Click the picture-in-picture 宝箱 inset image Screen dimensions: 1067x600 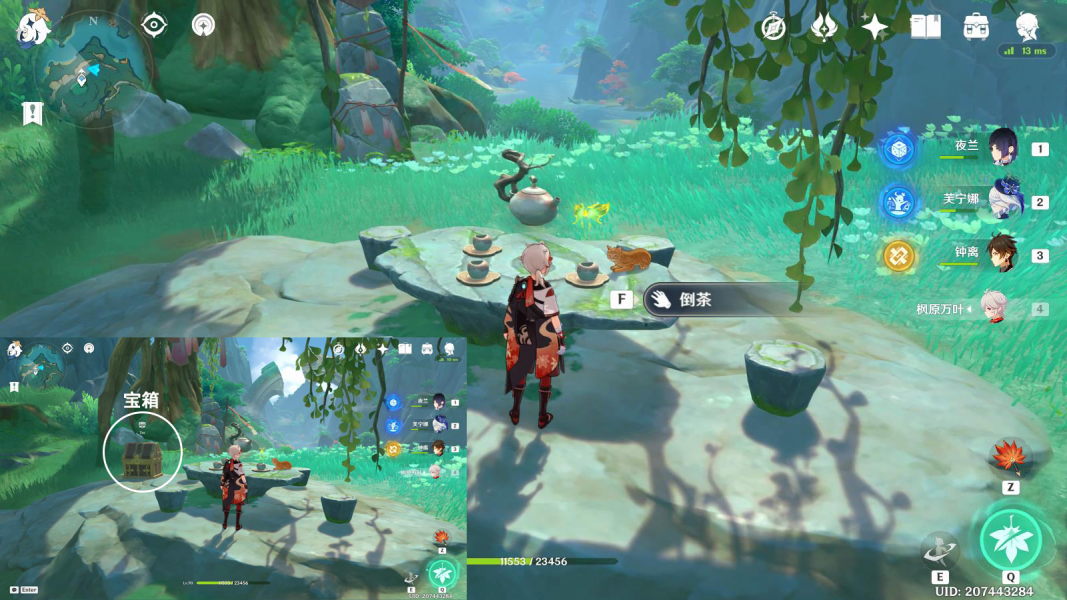[234, 468]
